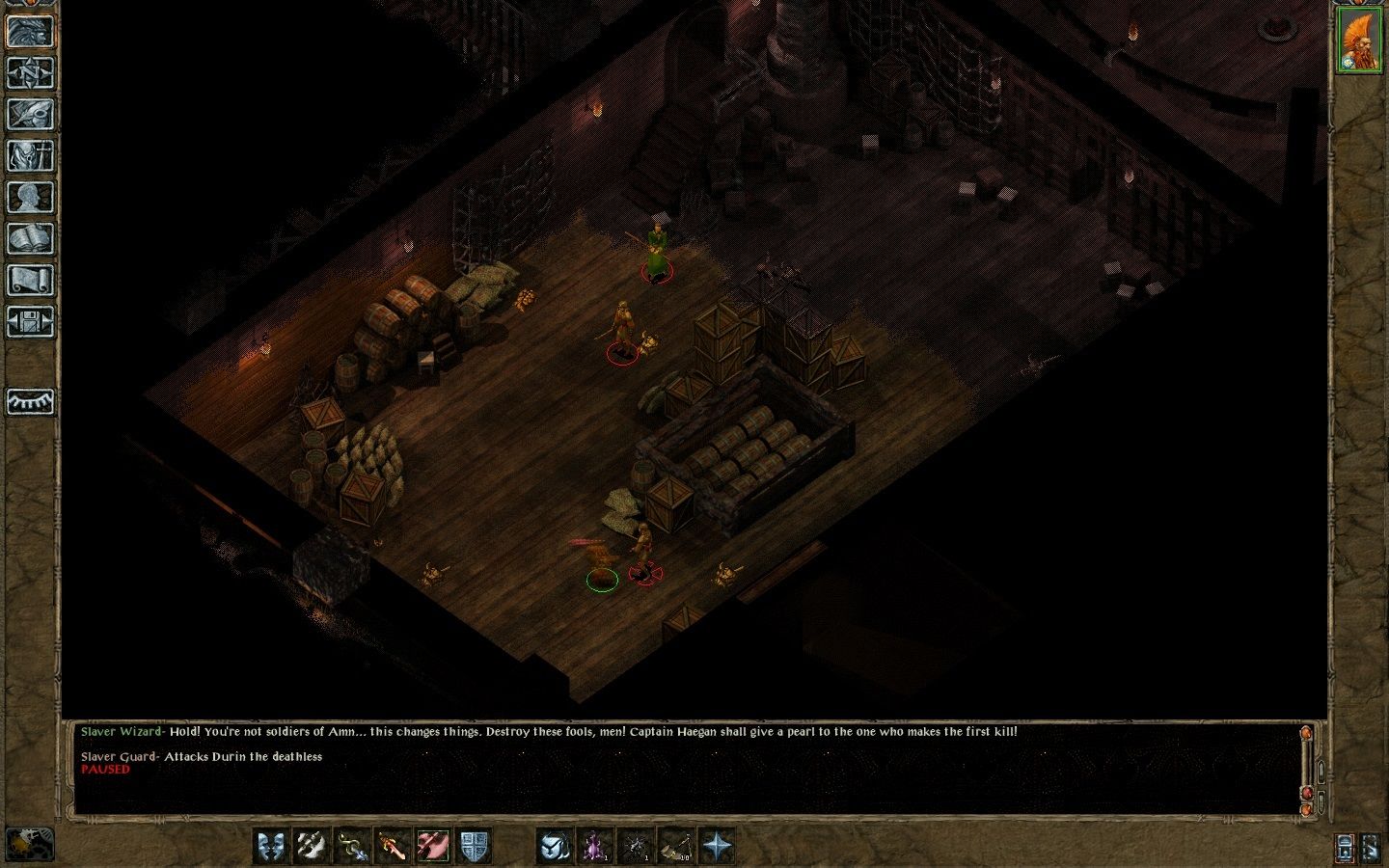Open the area map with the compass button

(30, 72)
